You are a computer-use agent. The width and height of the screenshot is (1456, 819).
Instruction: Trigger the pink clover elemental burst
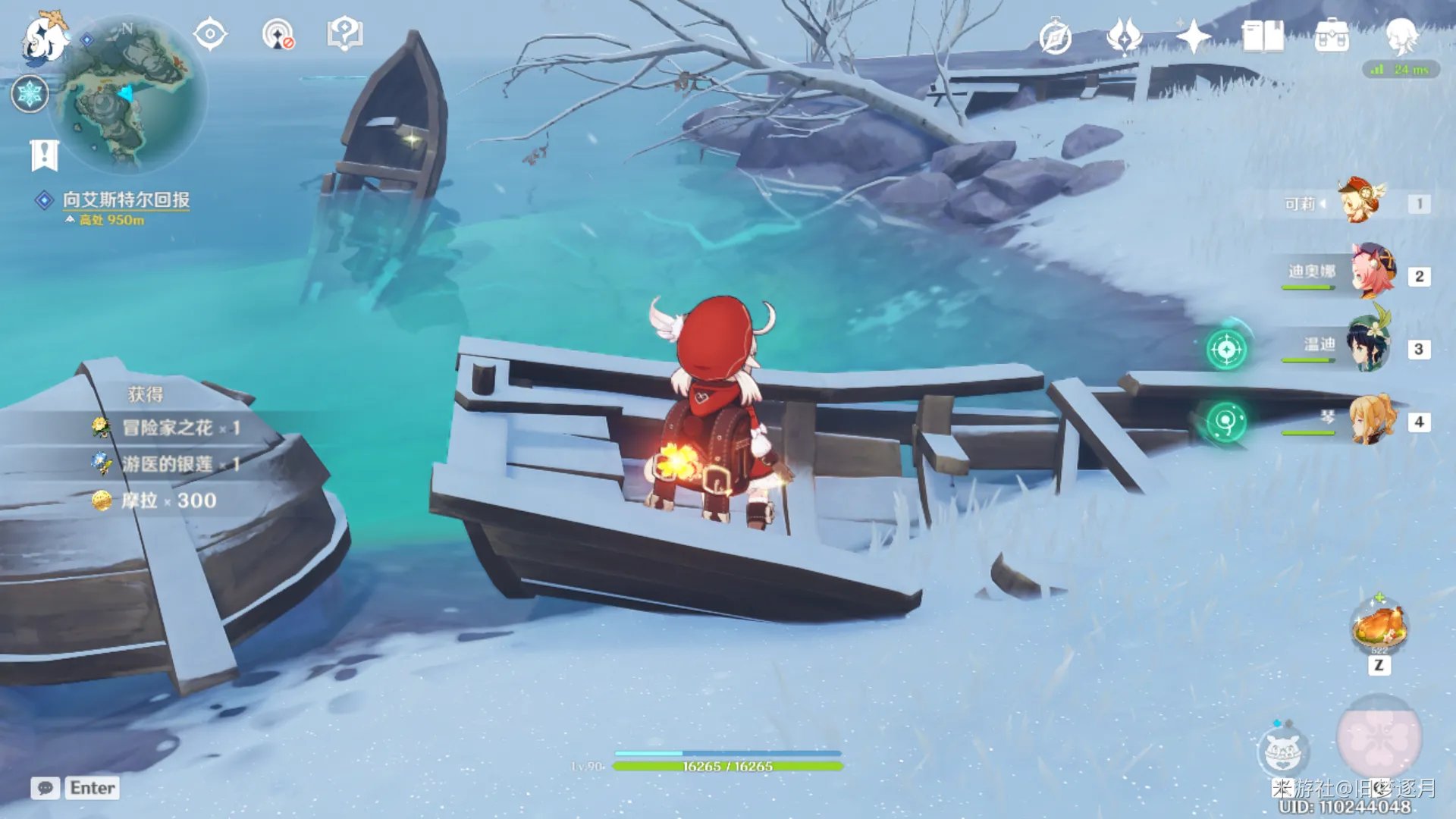click(1379, 736)
